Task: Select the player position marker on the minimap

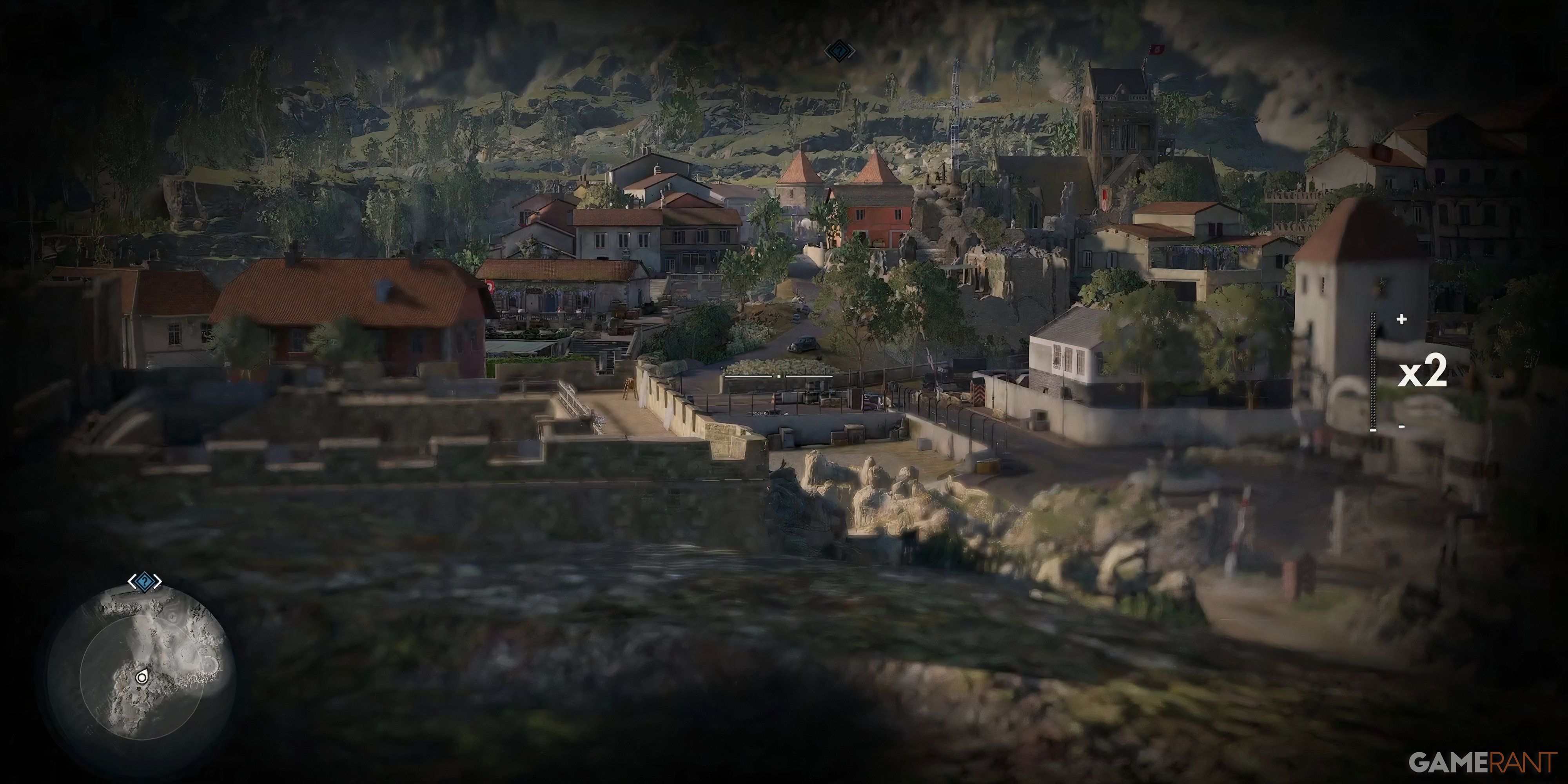Action: (x=142, y=677)
